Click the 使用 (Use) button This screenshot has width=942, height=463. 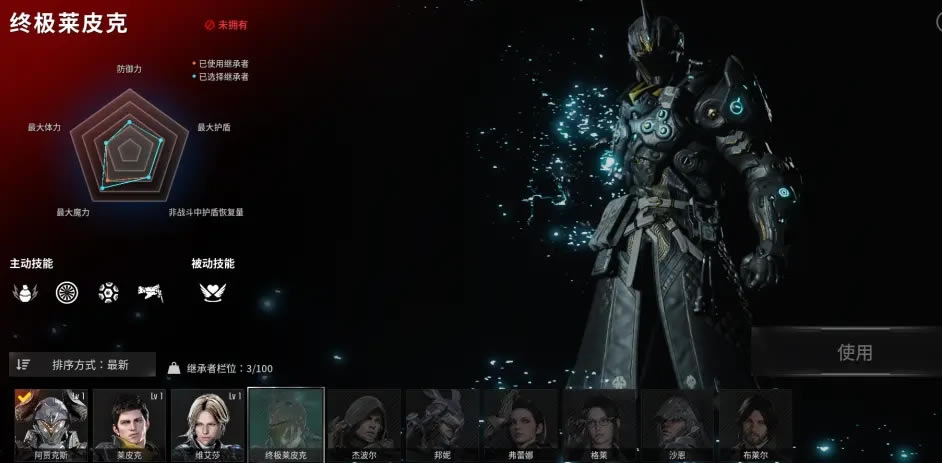click(854, 352)
